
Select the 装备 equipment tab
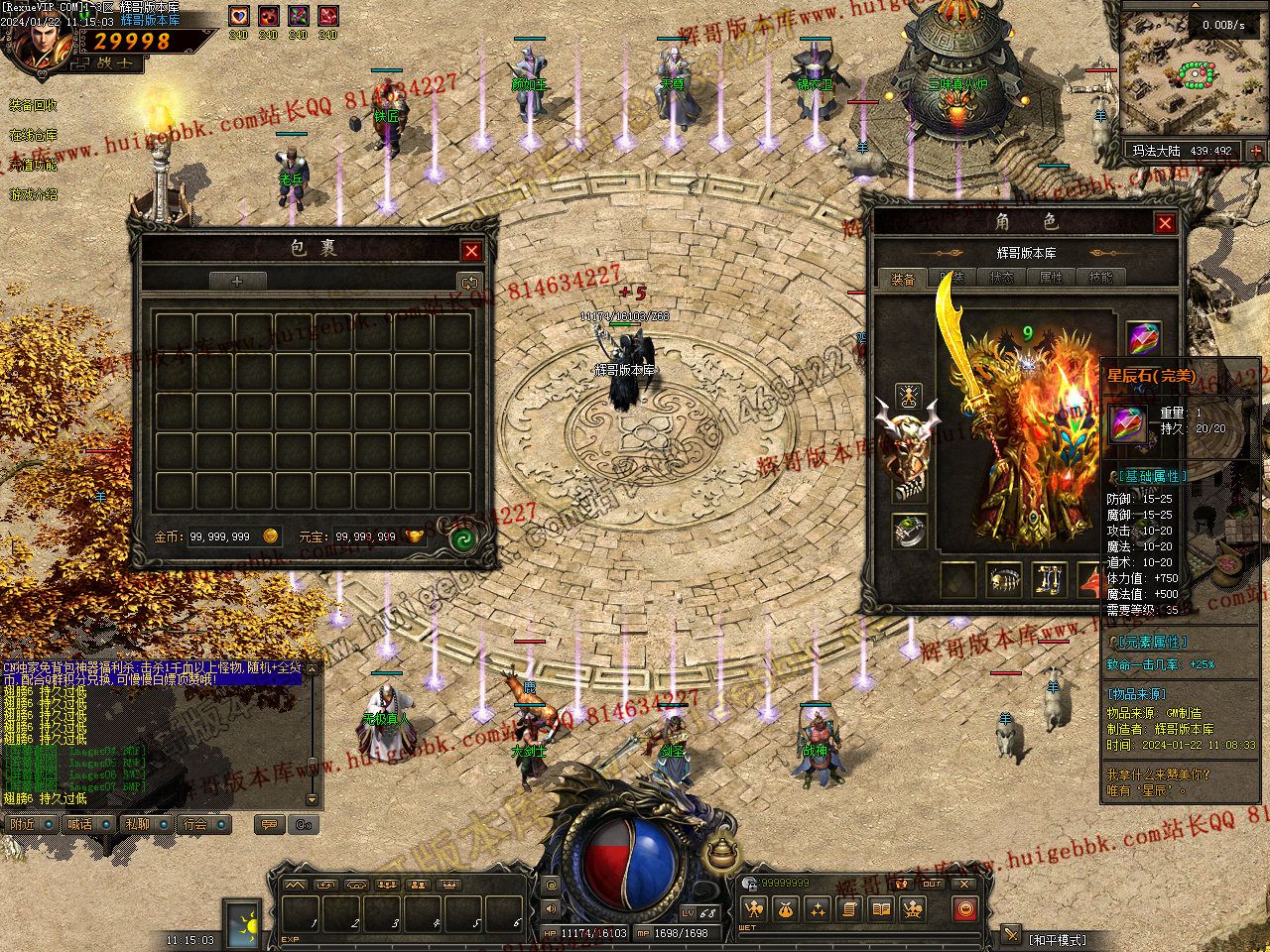click(x=903, y=280)
